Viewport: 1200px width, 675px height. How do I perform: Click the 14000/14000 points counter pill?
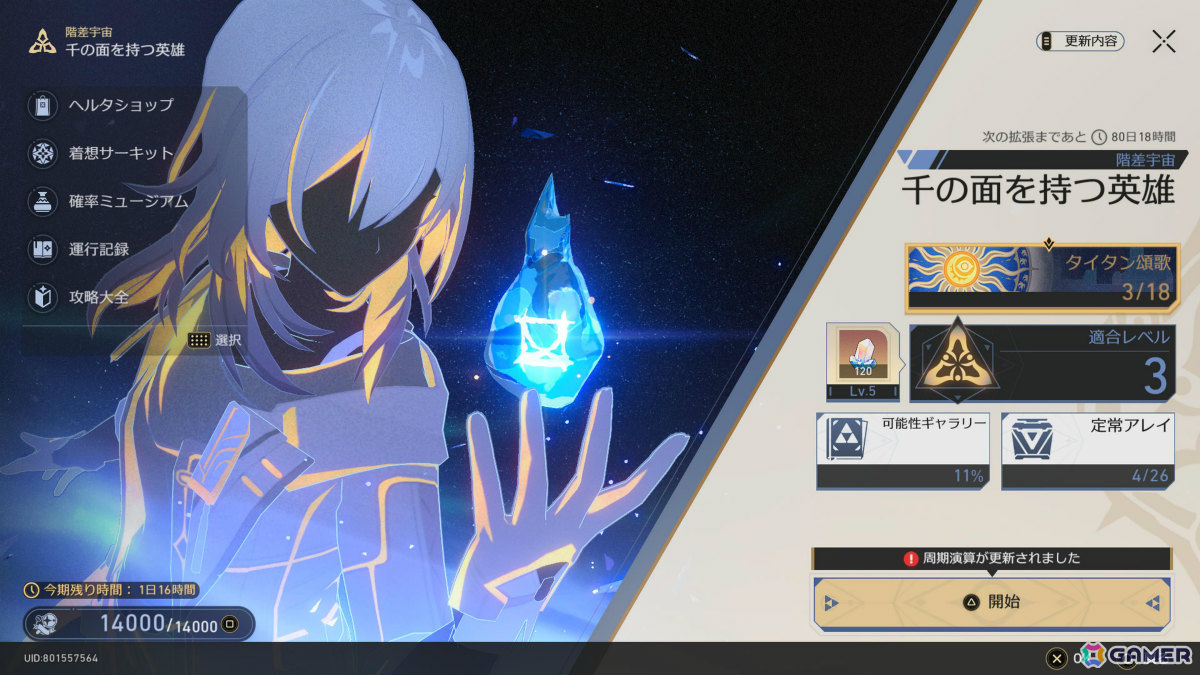[x=139, y=625]
